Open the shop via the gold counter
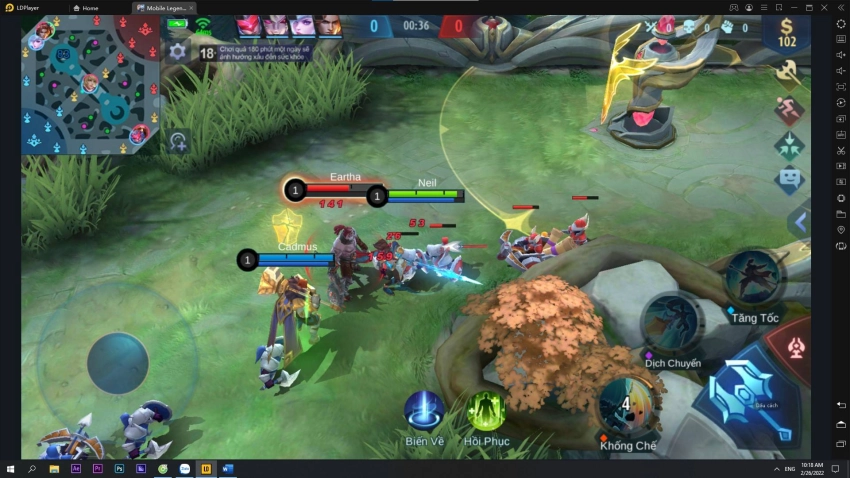This screenshot has height=478, width=850. (x=787, y=33)
